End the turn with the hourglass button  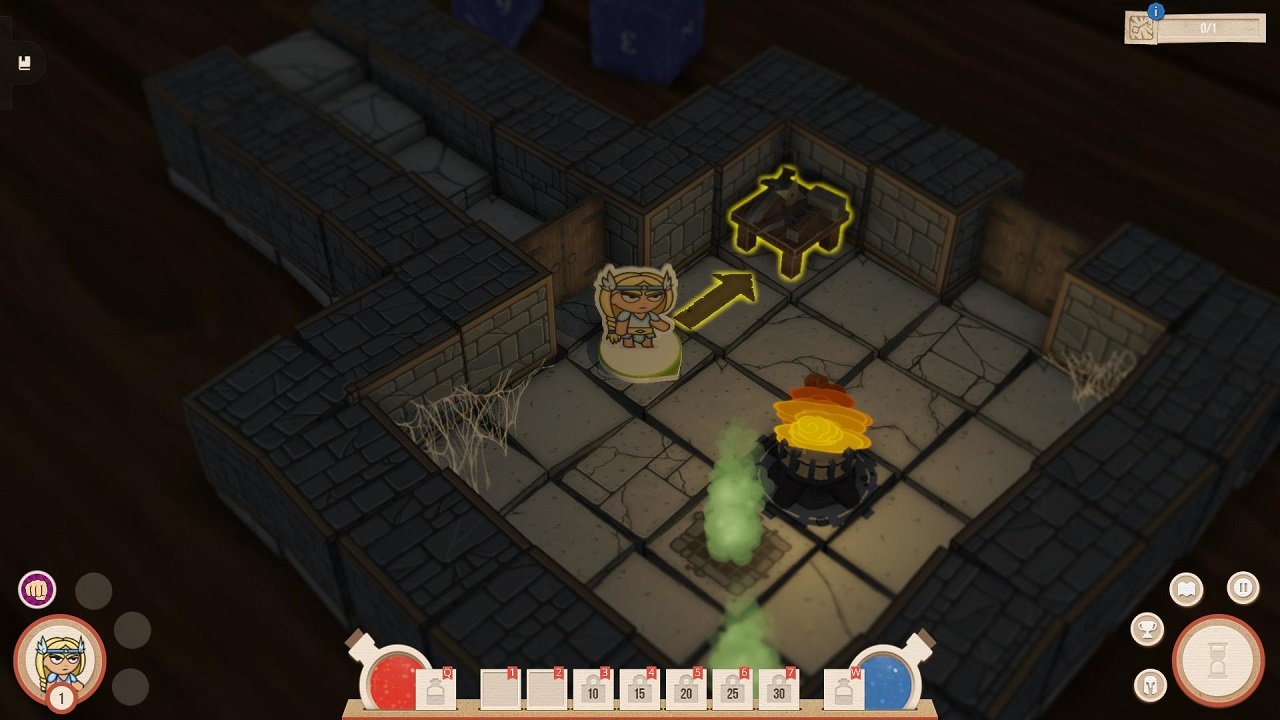[1218, 661]
